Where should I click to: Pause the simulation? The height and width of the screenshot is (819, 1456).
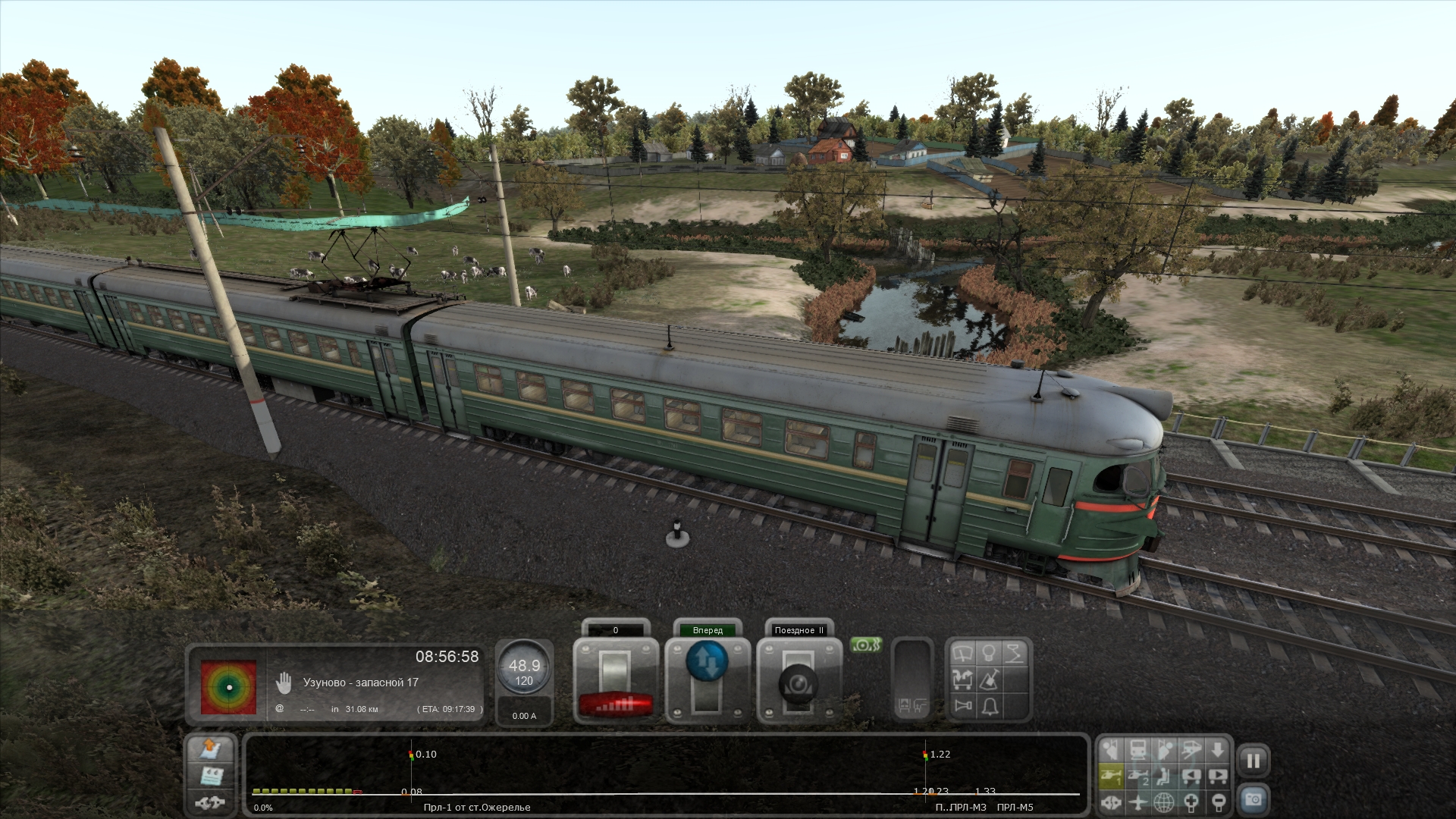tap(1253, 761)
